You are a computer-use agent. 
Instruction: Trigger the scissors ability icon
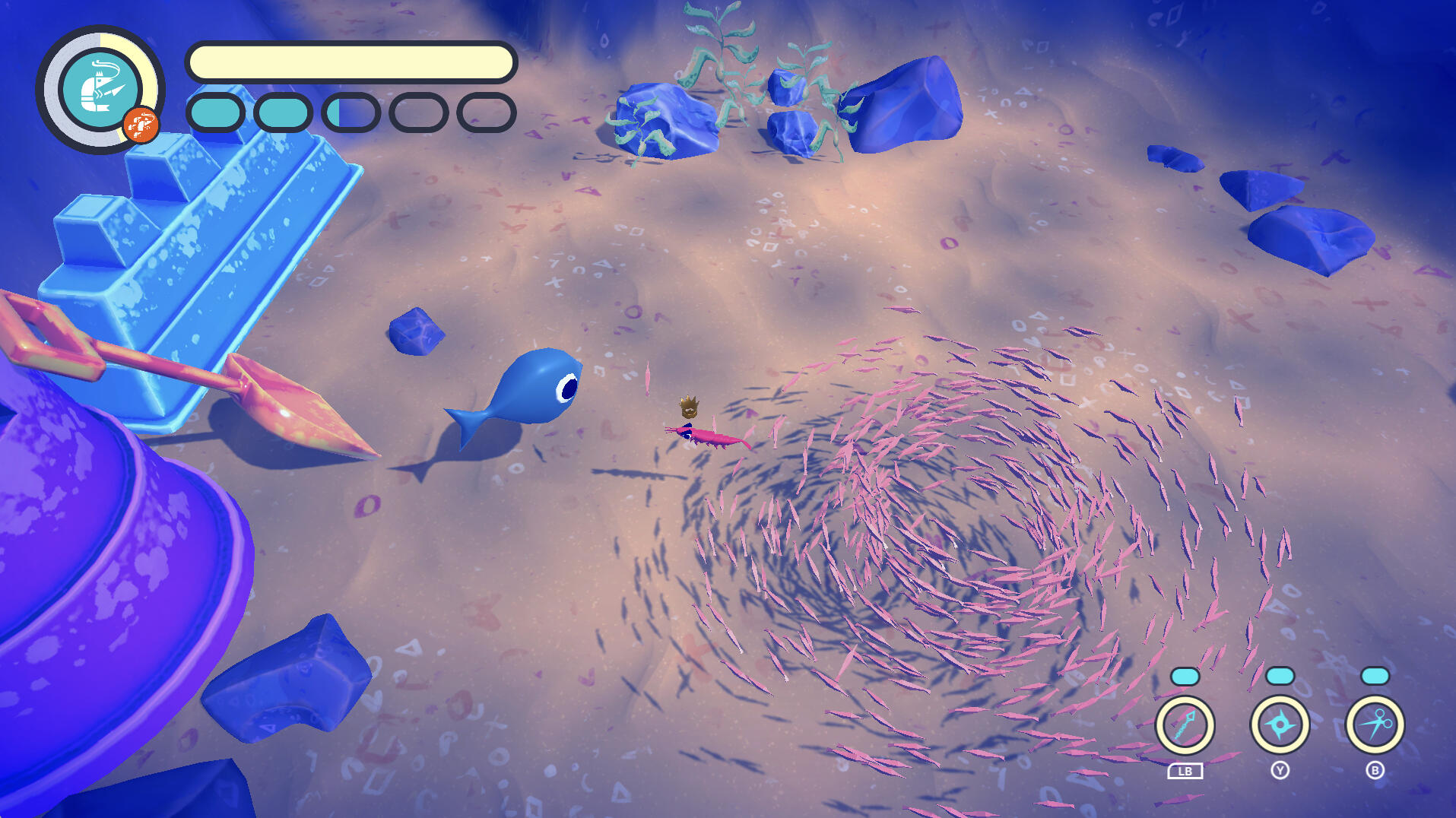coord(1375,724)
